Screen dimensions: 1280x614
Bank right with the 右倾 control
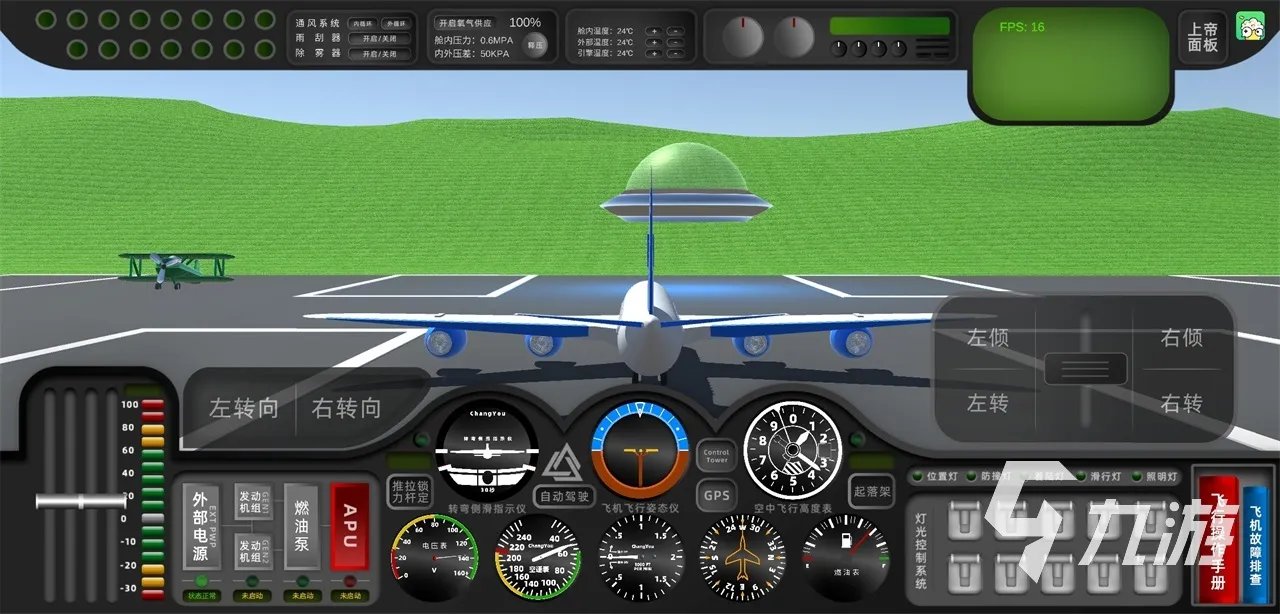1181,338
